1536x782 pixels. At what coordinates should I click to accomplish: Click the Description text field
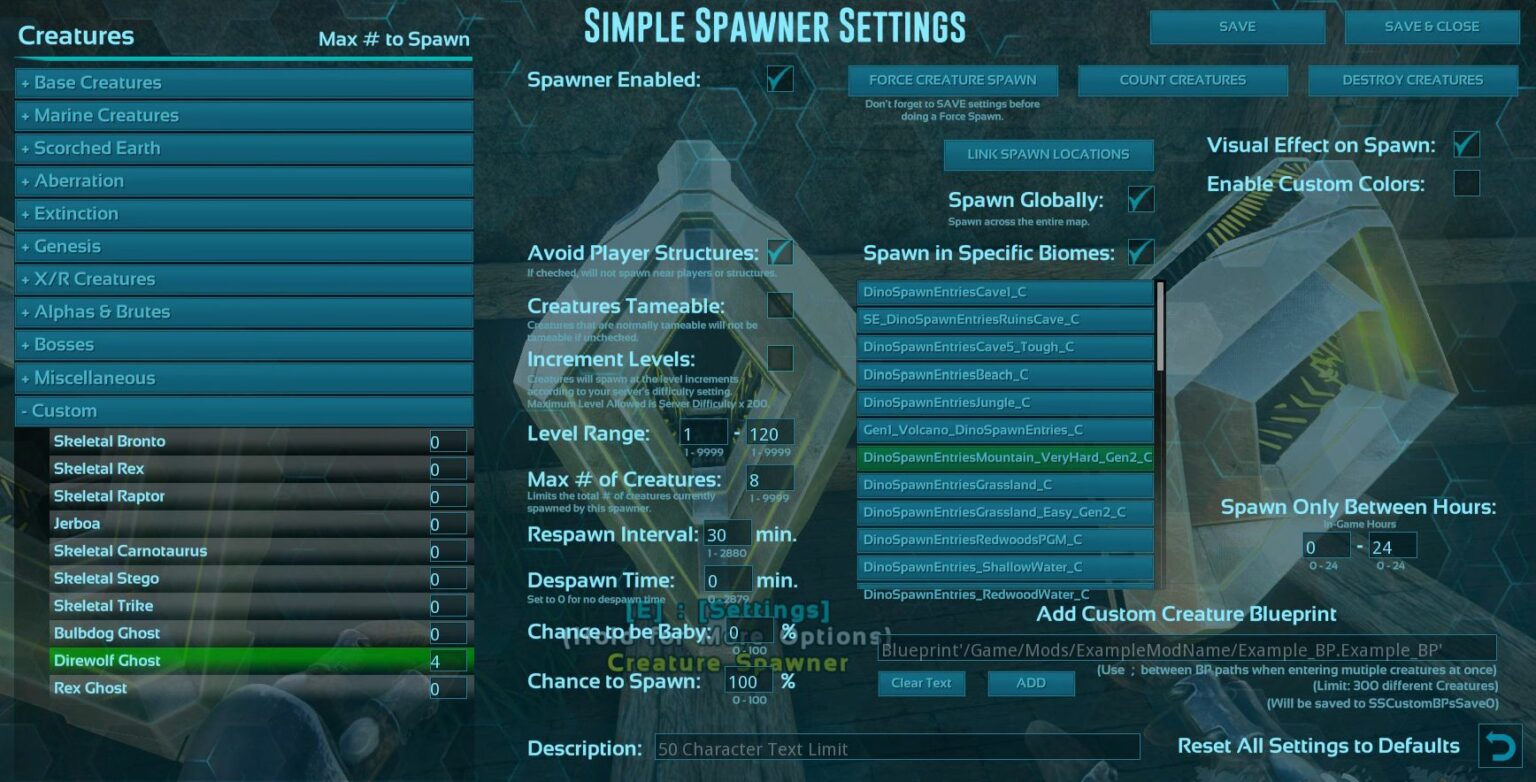[x=897, y=747]
